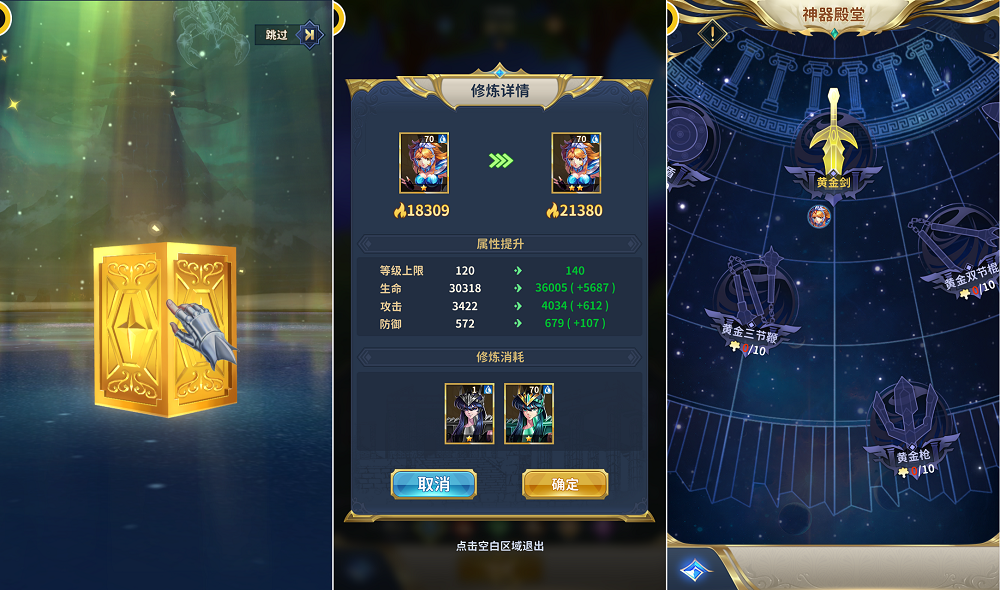Select the level 70 green-haired material hero card
Viewport: 1000px width, 590px height.
529,413
